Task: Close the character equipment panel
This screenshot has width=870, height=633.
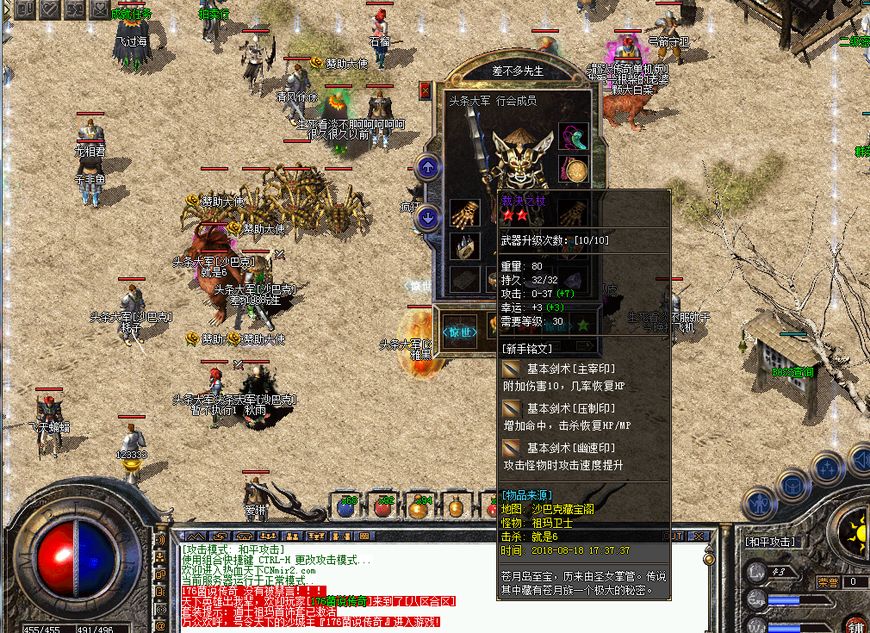Action: (x=425, y=90)
